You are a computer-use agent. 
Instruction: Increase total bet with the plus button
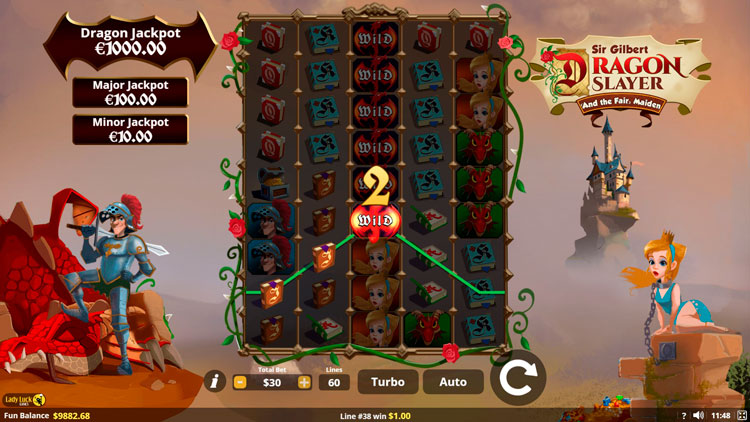pos(304,382)
